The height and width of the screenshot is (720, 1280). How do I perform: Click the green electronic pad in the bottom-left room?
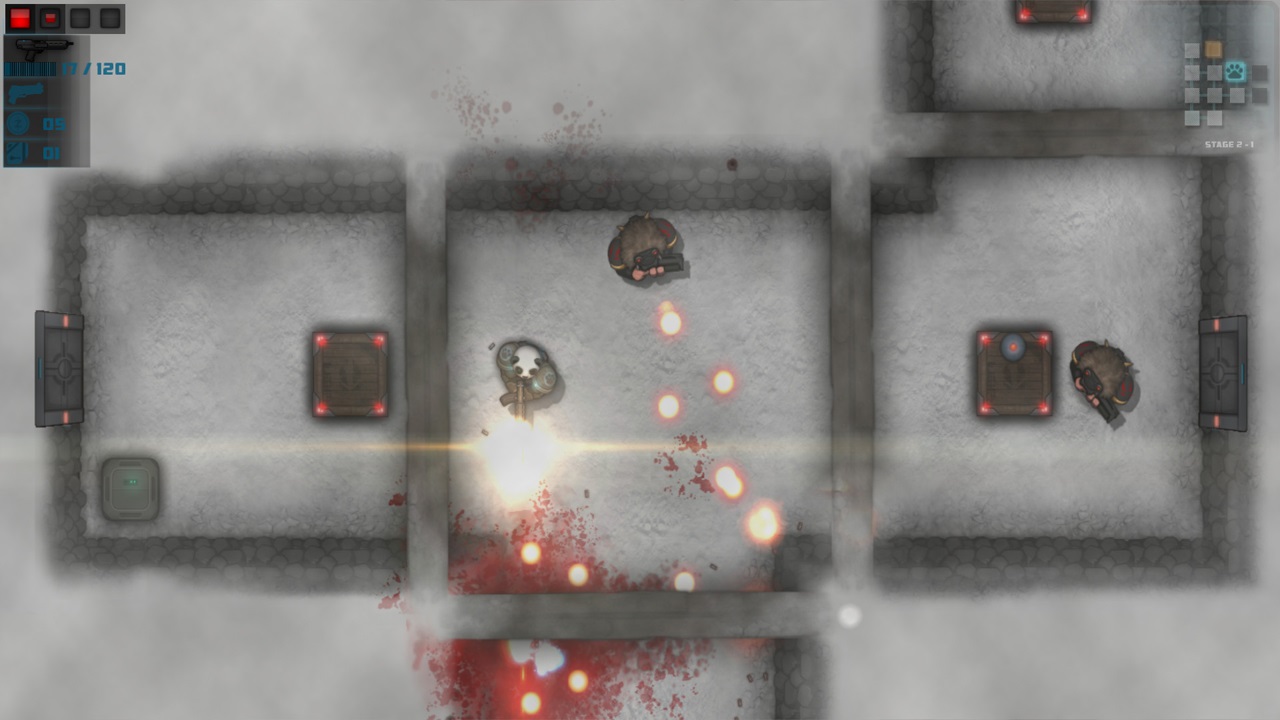(130, 486)
